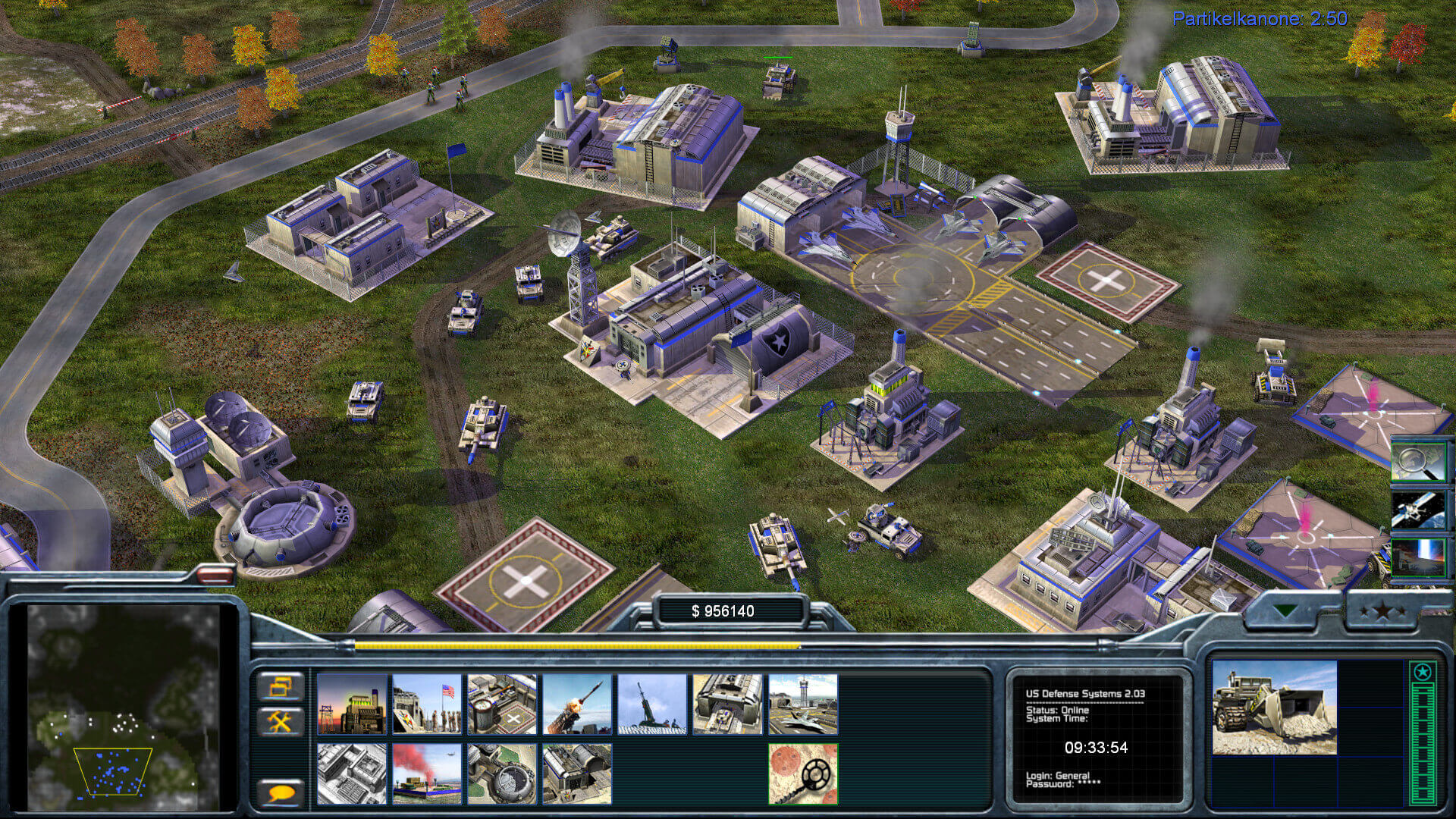
Task: Select the Barracks build icon with flag
Action: [x=426, y=704]
